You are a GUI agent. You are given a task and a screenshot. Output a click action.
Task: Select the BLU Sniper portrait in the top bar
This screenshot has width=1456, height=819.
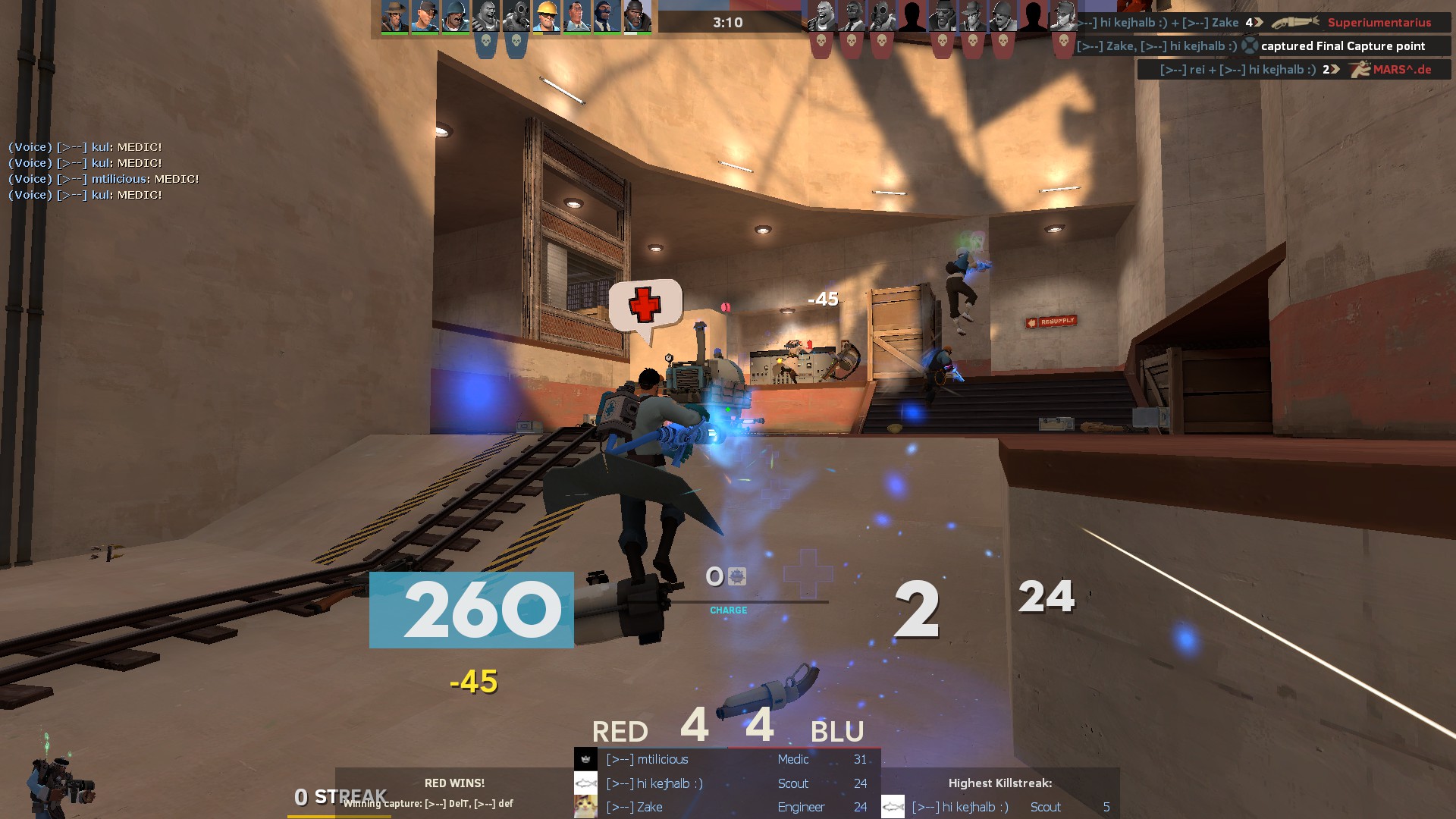(x=394, y=16)
